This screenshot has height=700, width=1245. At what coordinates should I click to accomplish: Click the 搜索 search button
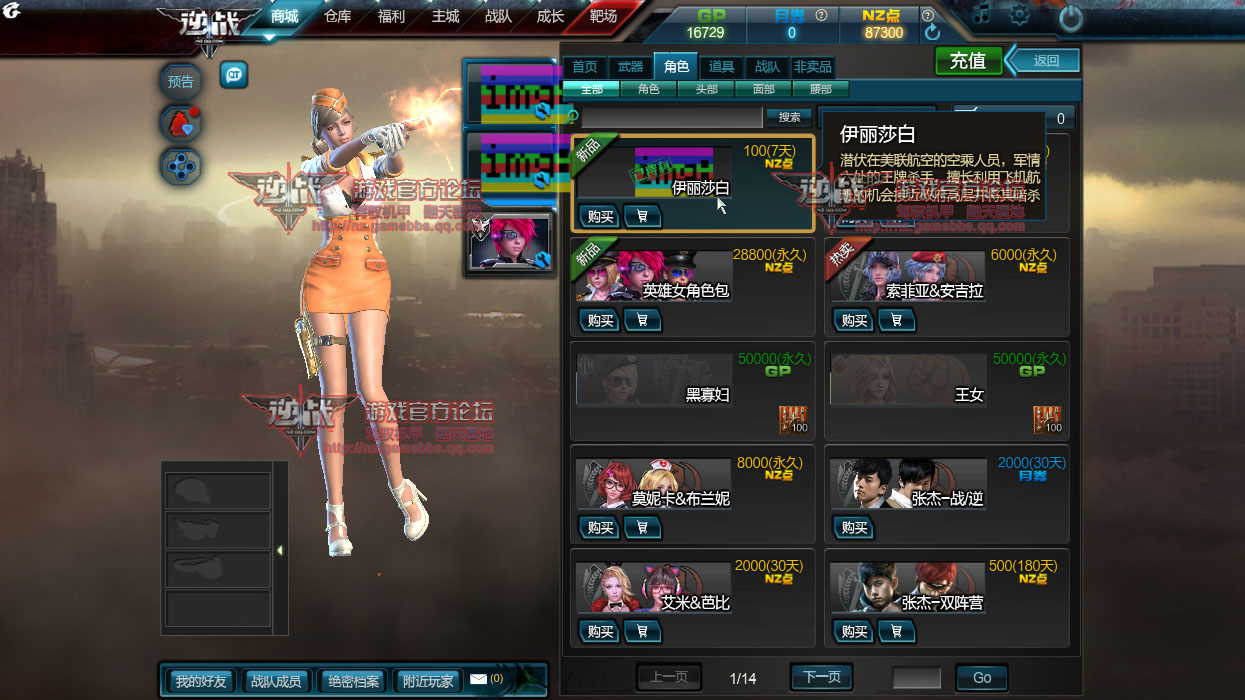(789, 117)
